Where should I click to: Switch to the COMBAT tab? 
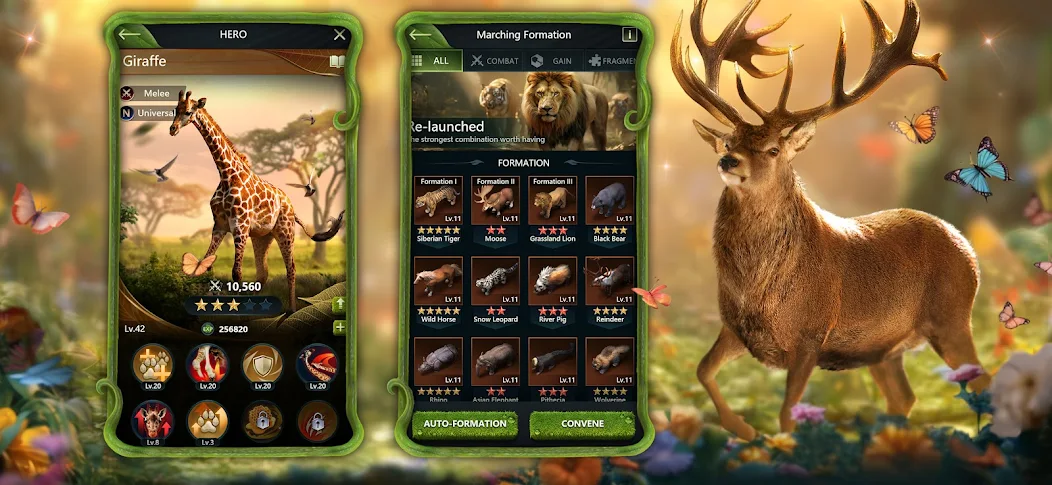494,61
